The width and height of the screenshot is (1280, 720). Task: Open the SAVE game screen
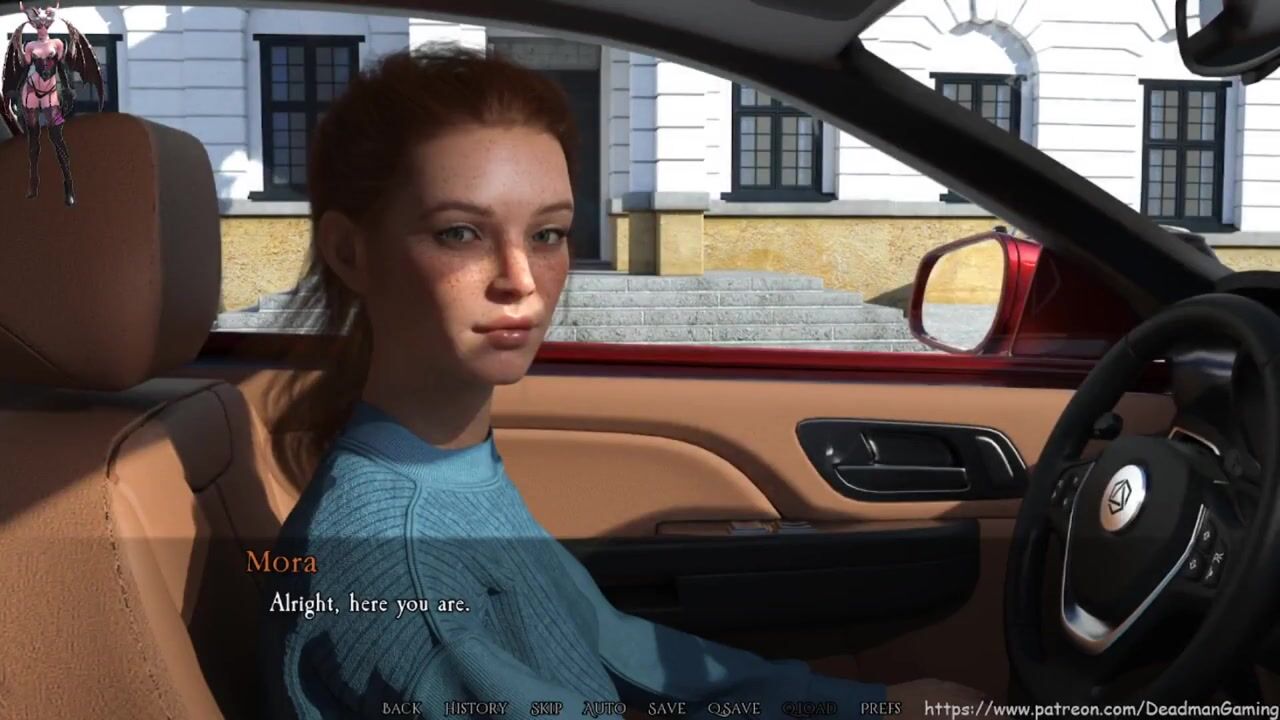coord(666,708)
